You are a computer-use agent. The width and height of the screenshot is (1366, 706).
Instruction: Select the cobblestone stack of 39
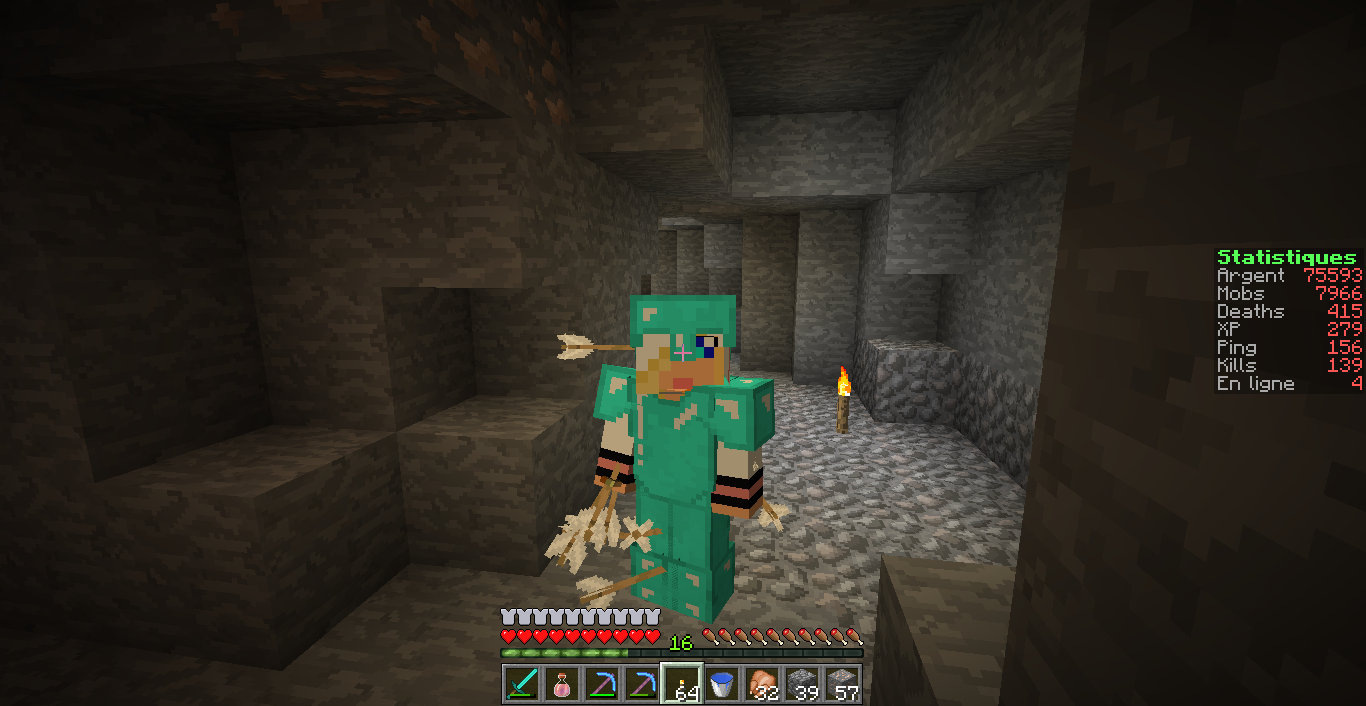tap(802, 684)
